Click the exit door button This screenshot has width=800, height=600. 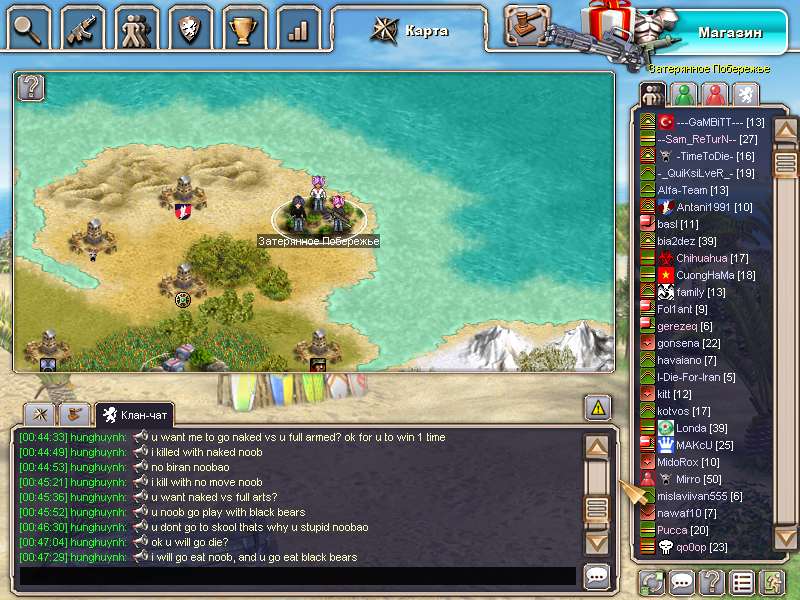tap(771, 582)
